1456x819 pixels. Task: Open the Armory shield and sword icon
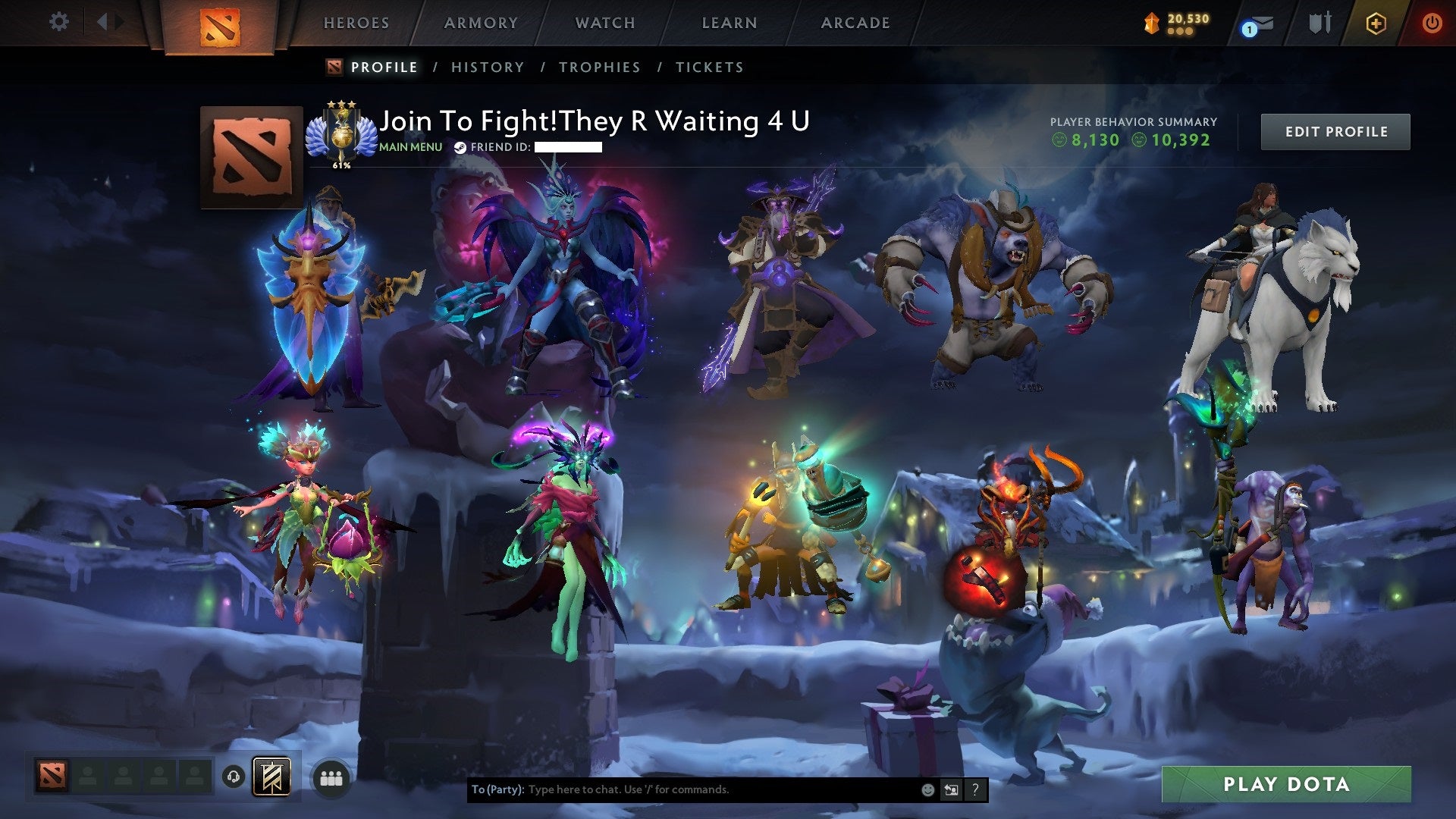[1319, 23]
